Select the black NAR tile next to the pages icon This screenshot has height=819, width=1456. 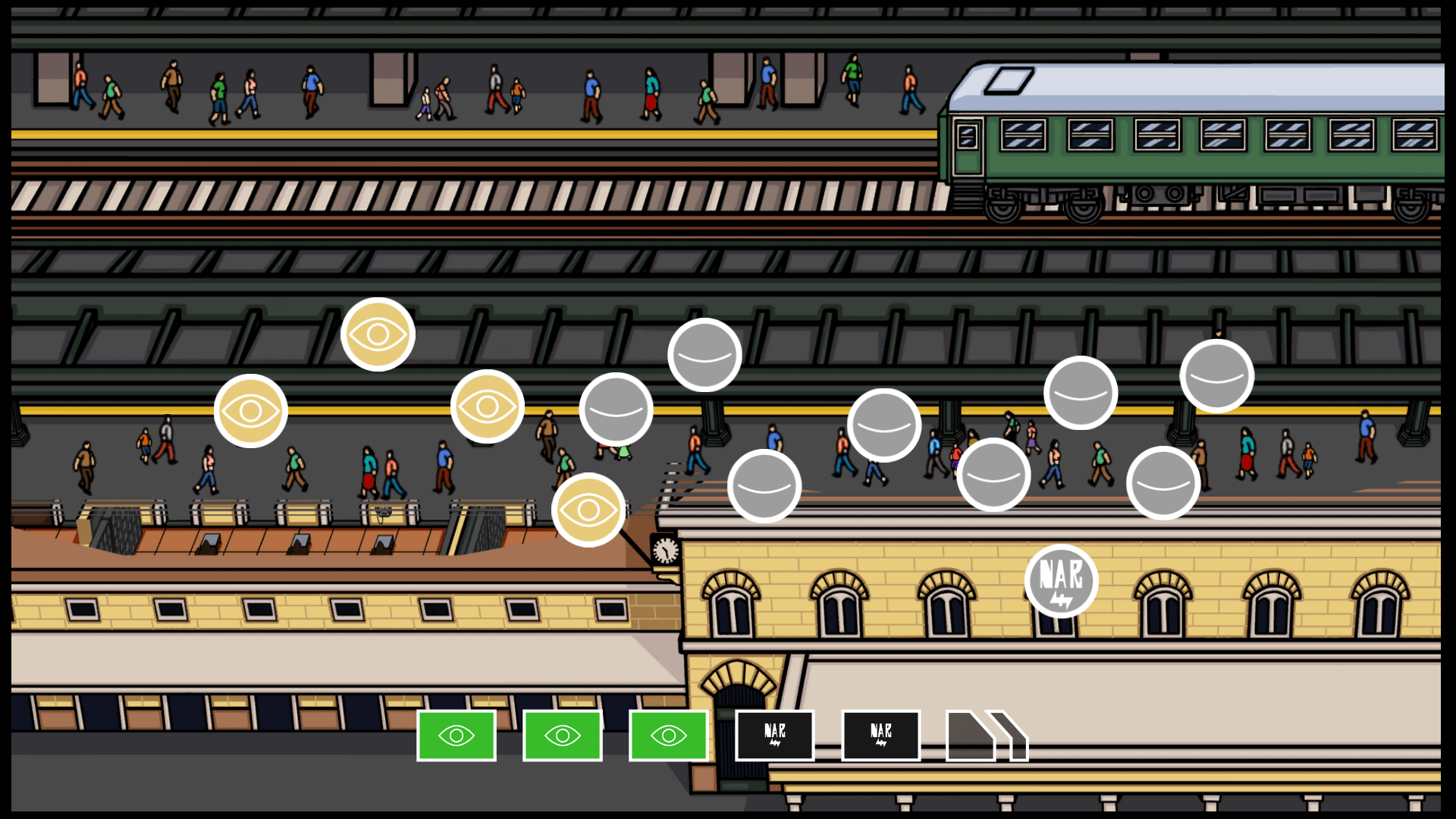[x=880, y=736]
